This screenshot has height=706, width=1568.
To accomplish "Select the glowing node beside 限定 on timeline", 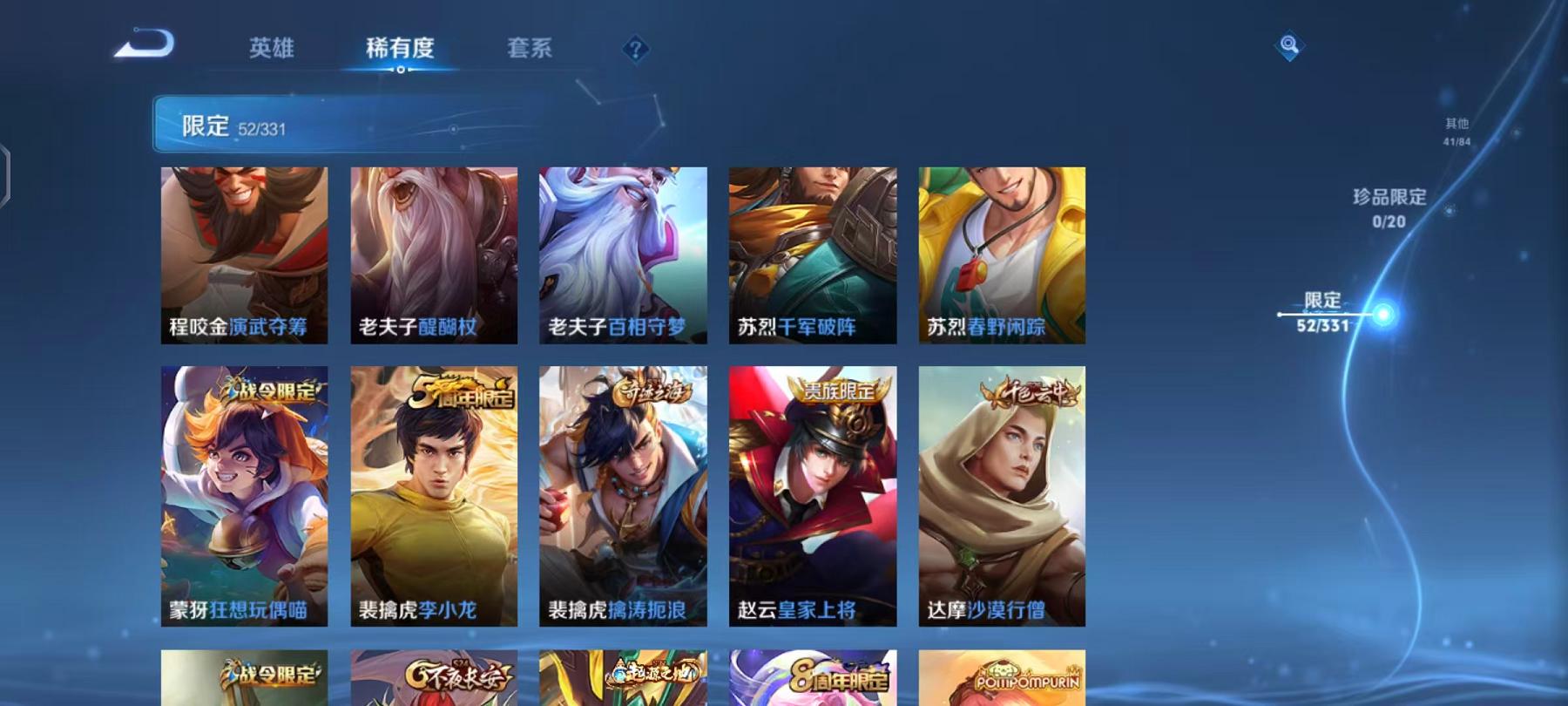I will click(1383, 312).
